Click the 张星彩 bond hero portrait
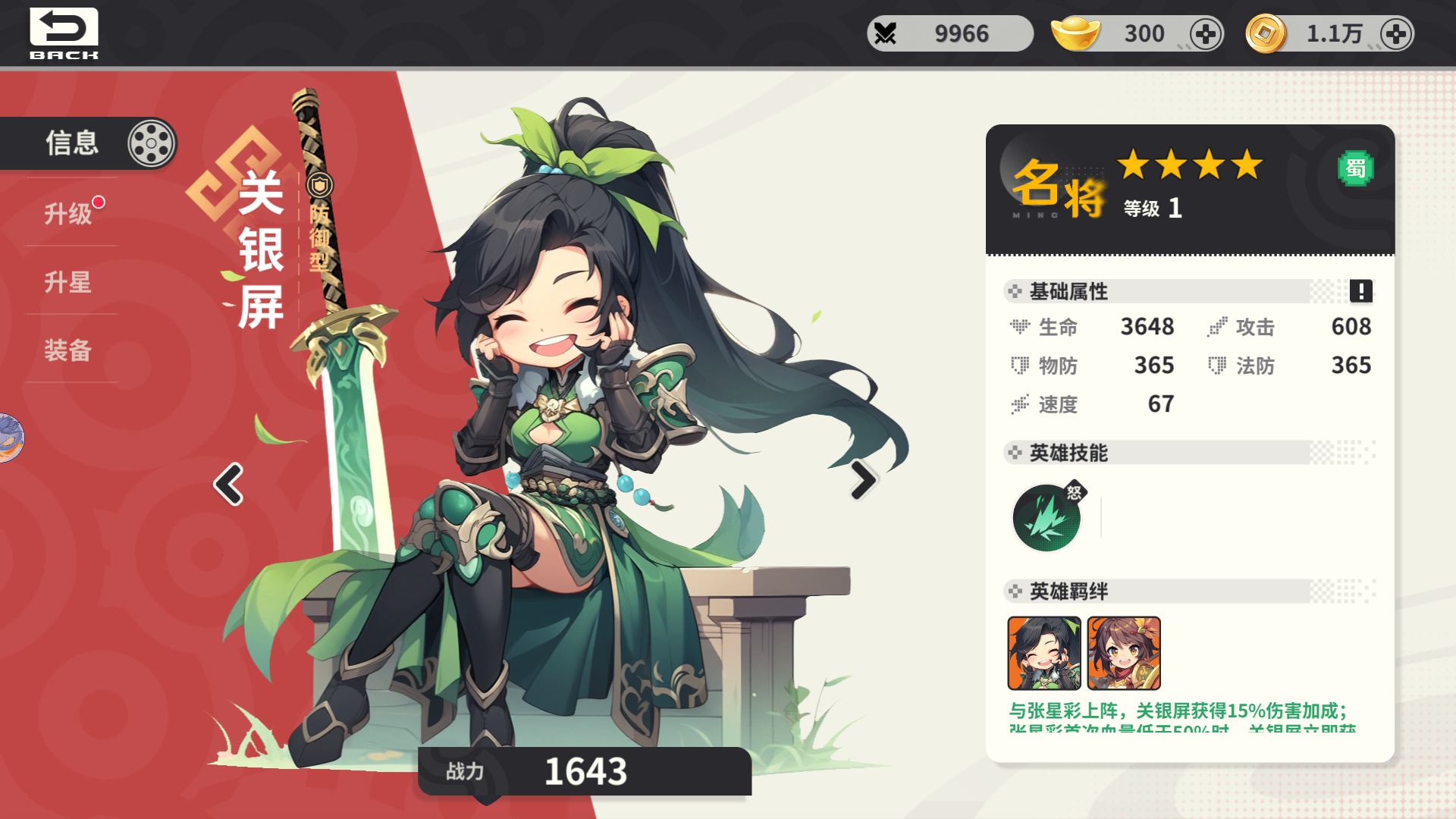This screenshot has width=1456, height=819. [1124, 652]
